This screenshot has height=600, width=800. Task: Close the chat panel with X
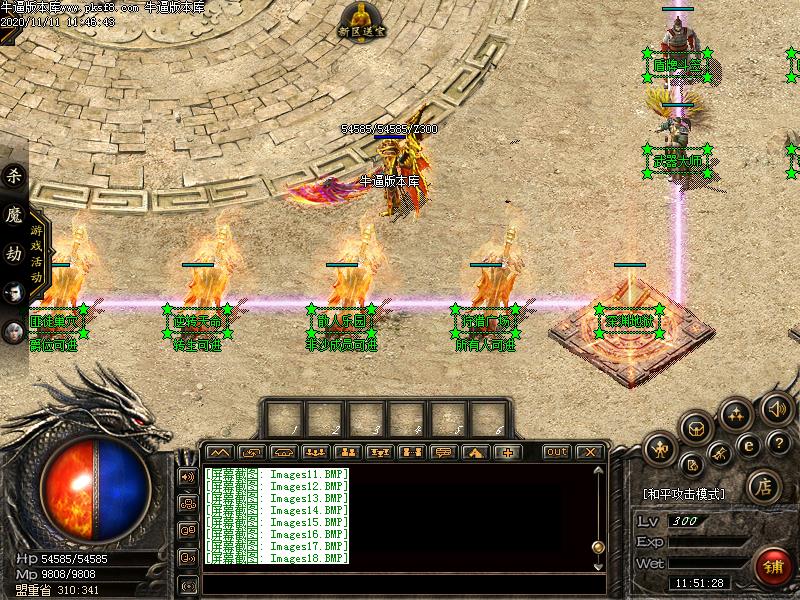tap(589, 452)
